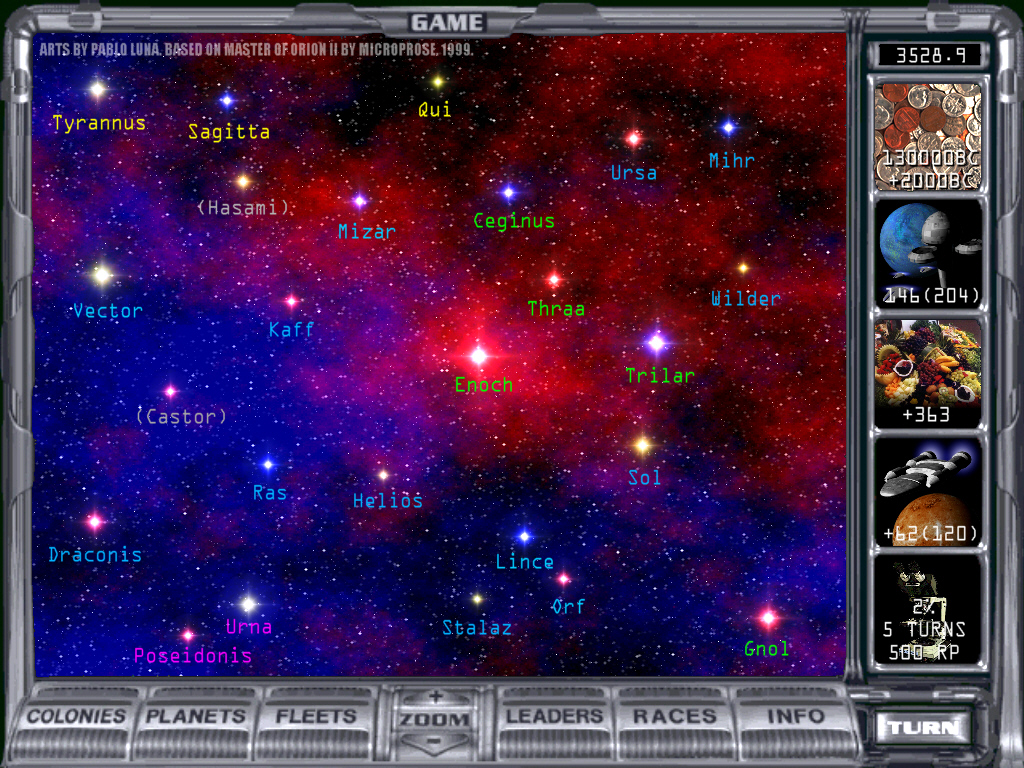Open the Colonies screen
This screenshot has width=1024, height=768.
77,716
